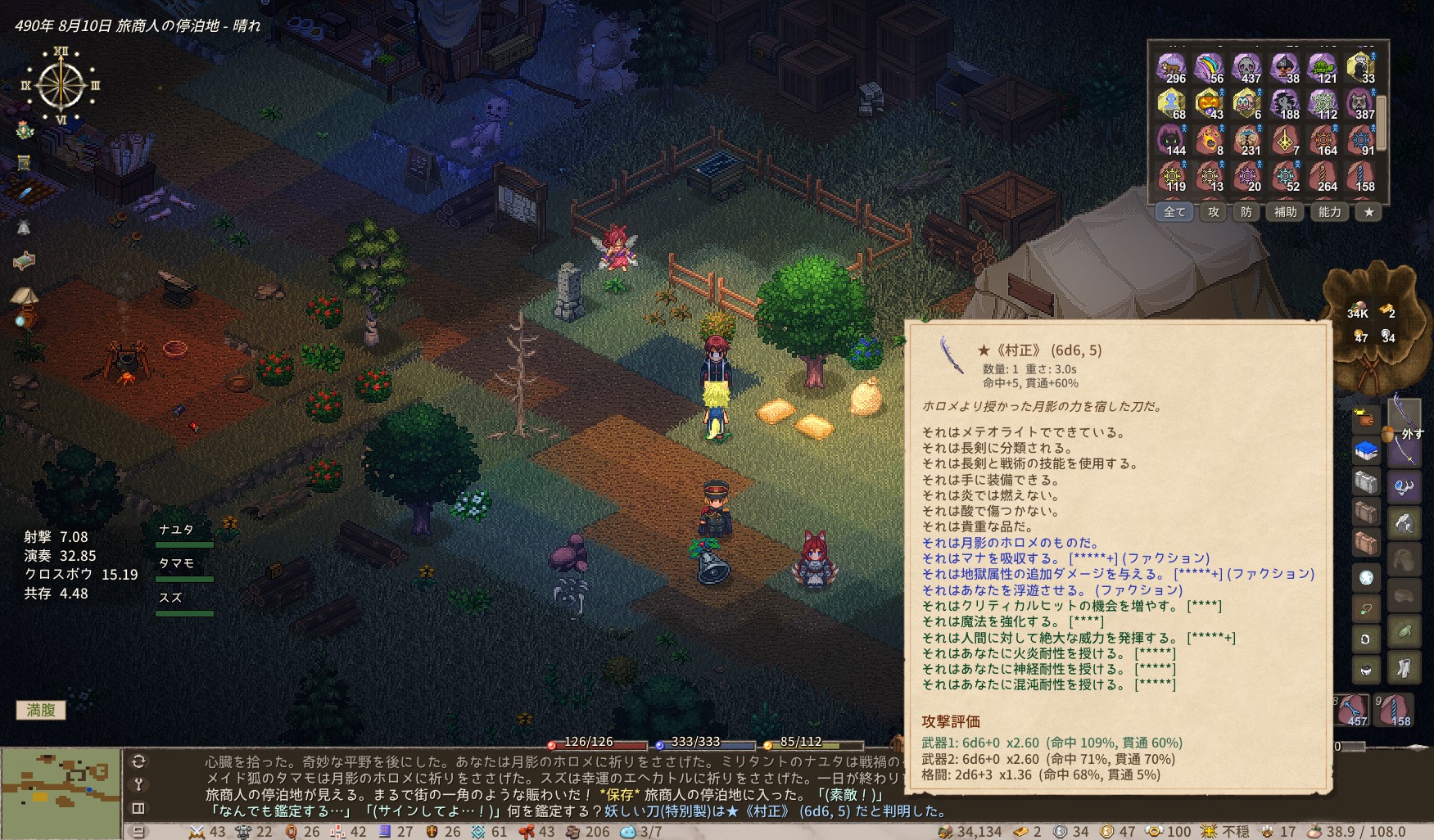The width and height of the screenshot is (1434, 840).
Task: Switch to the 能力 abilities tab
Action: (1330, 212)
